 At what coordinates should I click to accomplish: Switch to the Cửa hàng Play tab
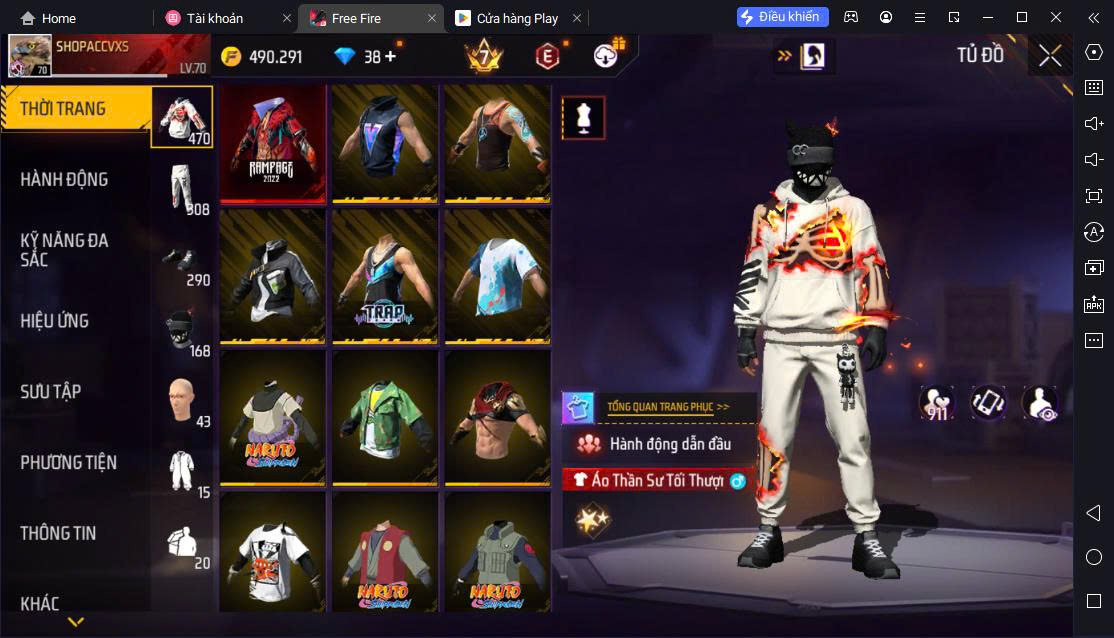click(x=515, y=18)
